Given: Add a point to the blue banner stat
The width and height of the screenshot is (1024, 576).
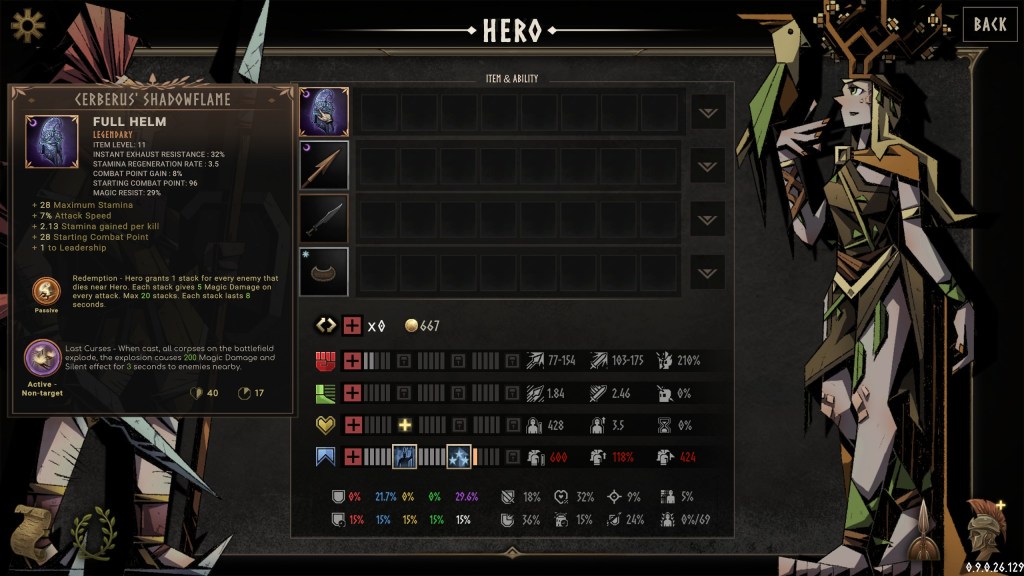Looking at the screenshot, I should click(x=352, y=457).
